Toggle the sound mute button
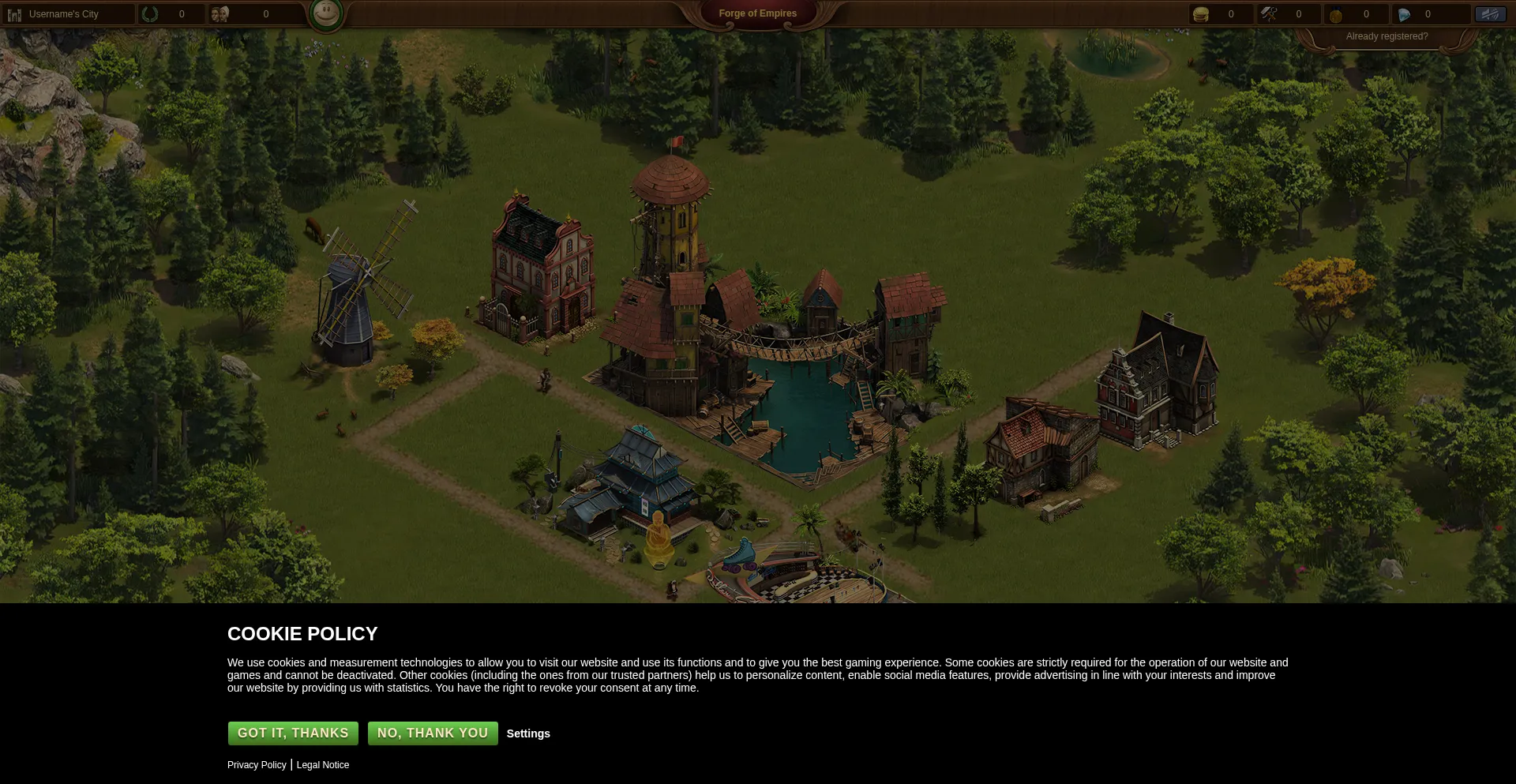Image resolution: width=1516 pixels, height=784 pixels. [x=1490, y=14]
